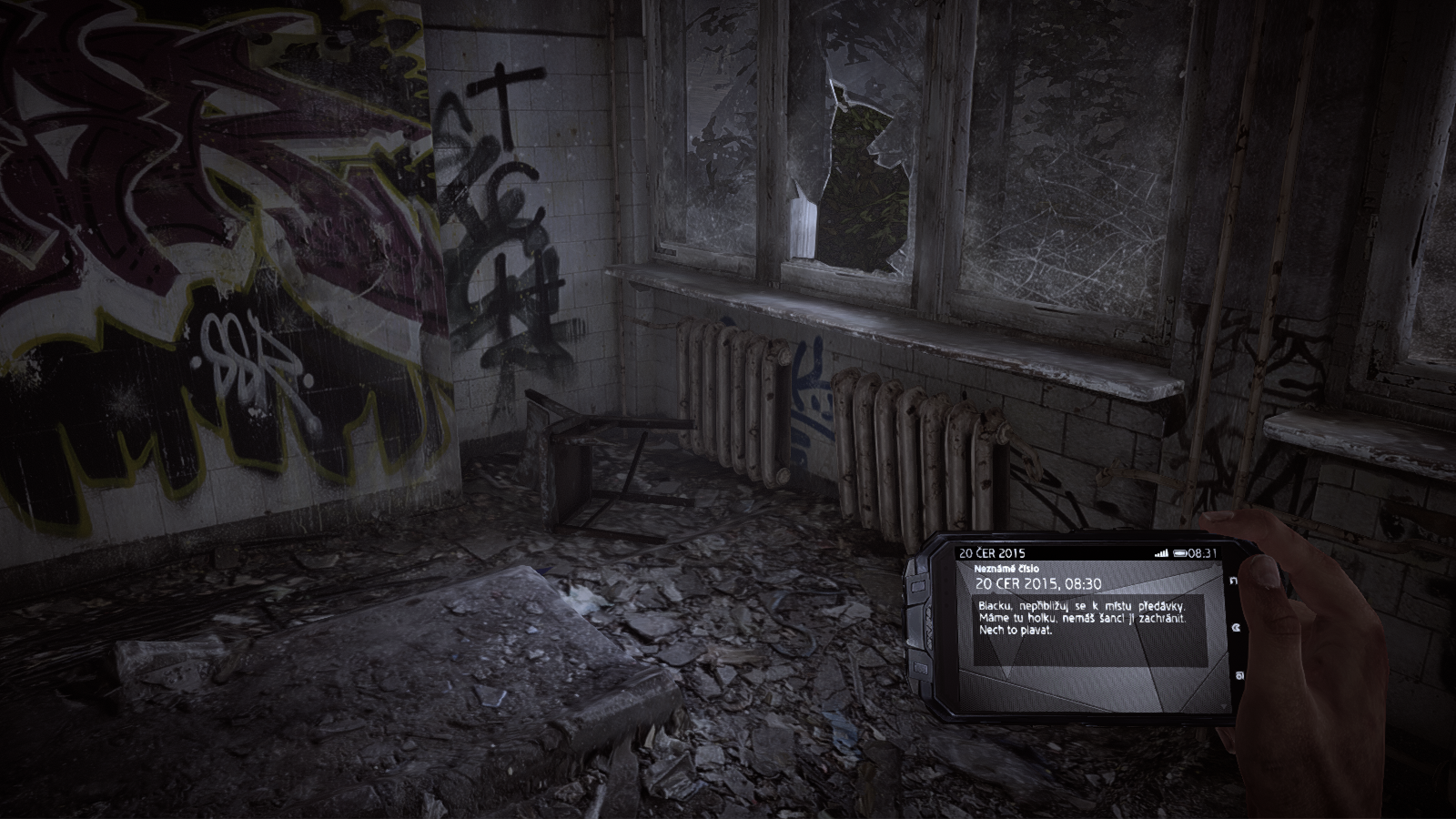Tap the phone's back arrow icon
Viewport: 1456px width, 819px height.
[1234, 581]
